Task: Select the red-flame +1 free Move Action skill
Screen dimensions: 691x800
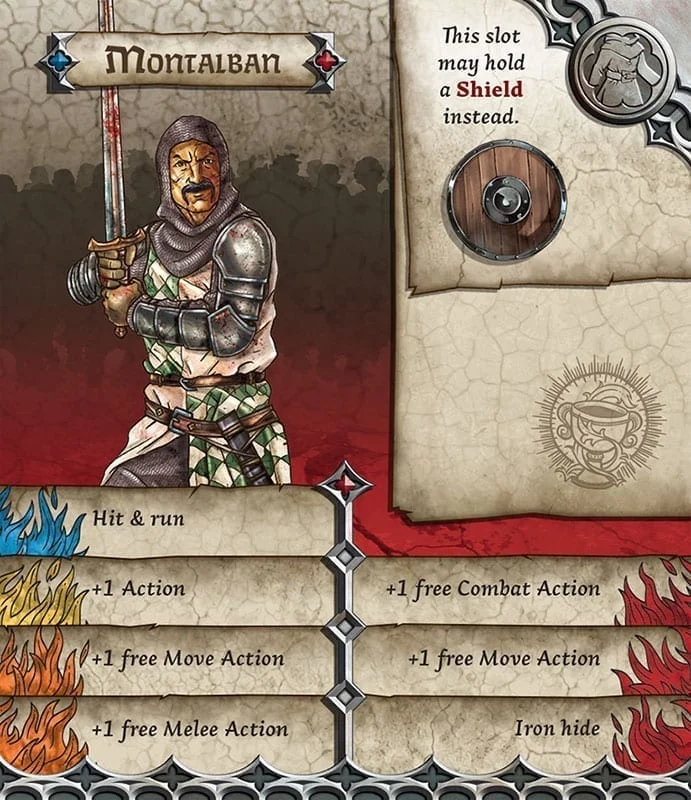Action: pos(504,658)
